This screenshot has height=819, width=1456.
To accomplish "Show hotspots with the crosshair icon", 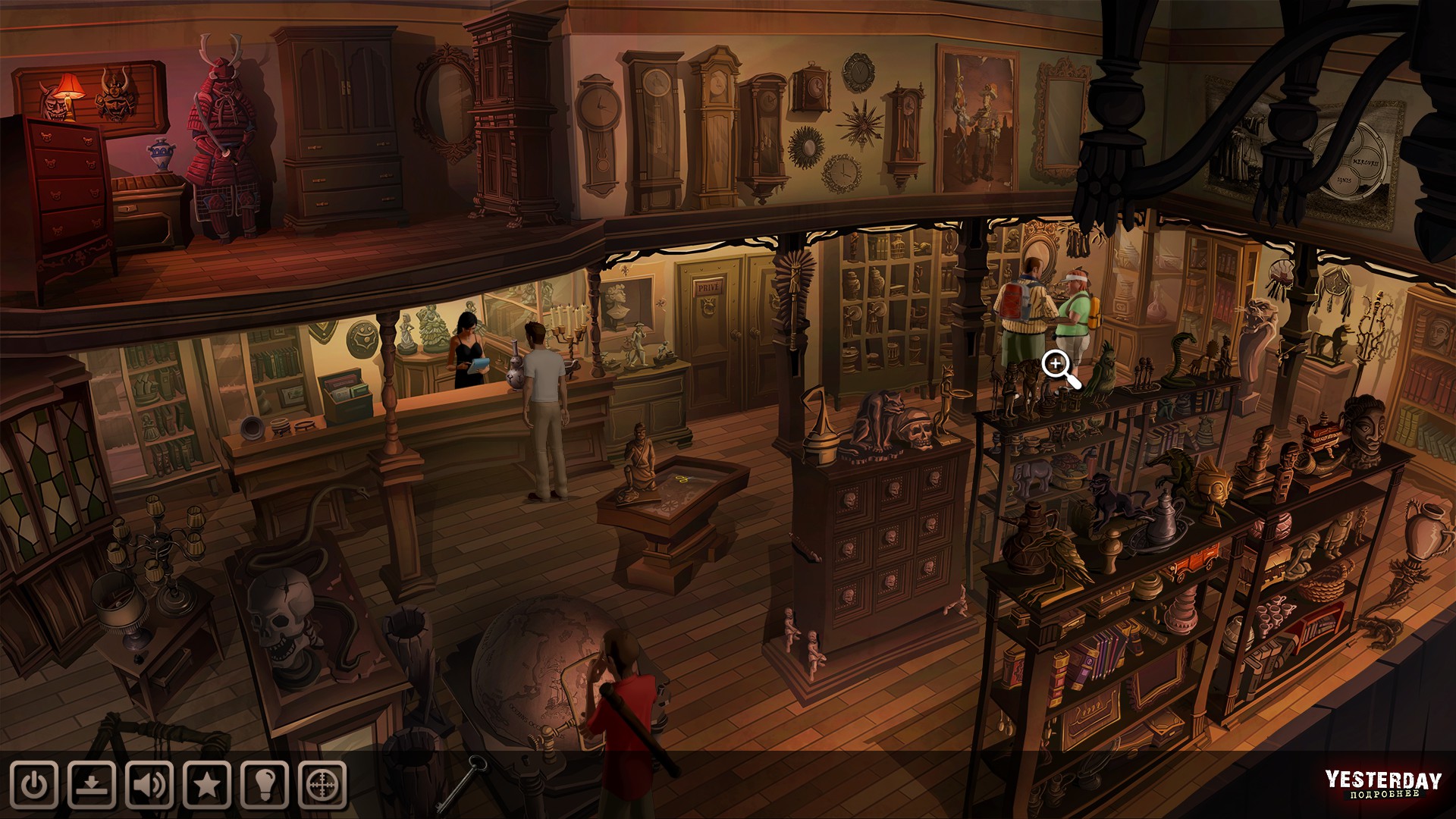I will pyautogui.click(x=322, y=785).
